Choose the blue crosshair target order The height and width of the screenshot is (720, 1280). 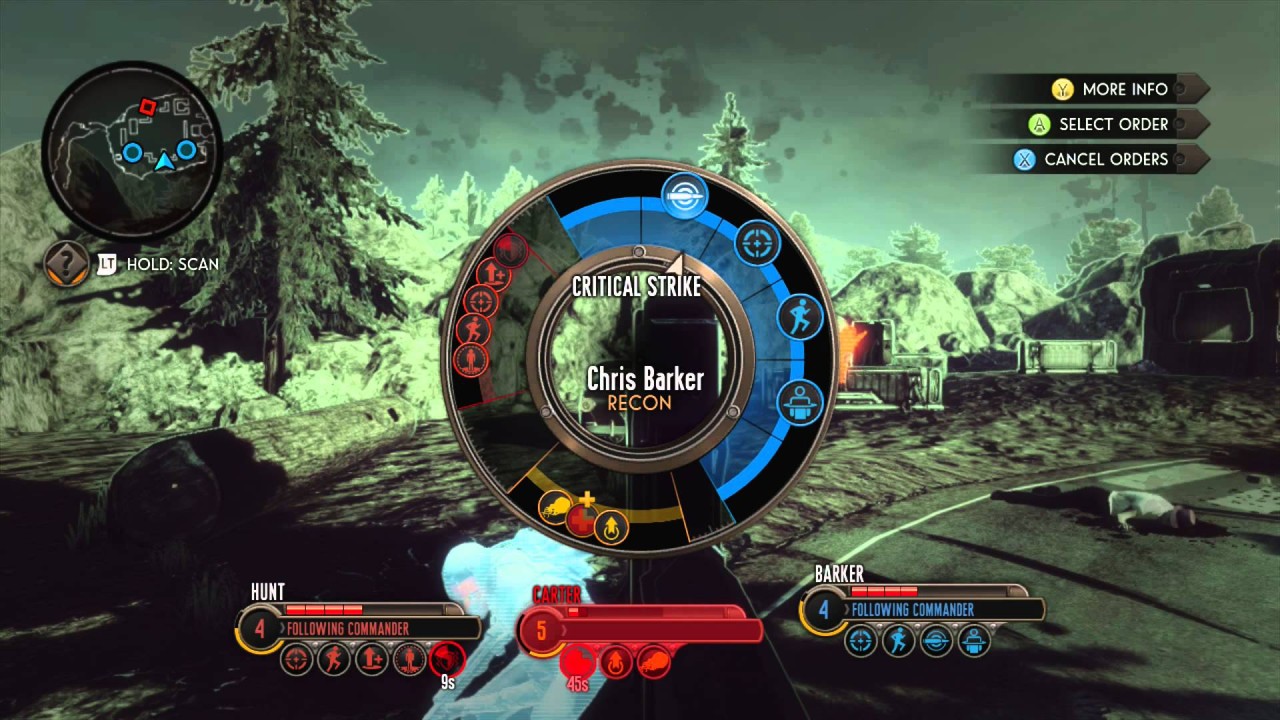pos(757,243)
